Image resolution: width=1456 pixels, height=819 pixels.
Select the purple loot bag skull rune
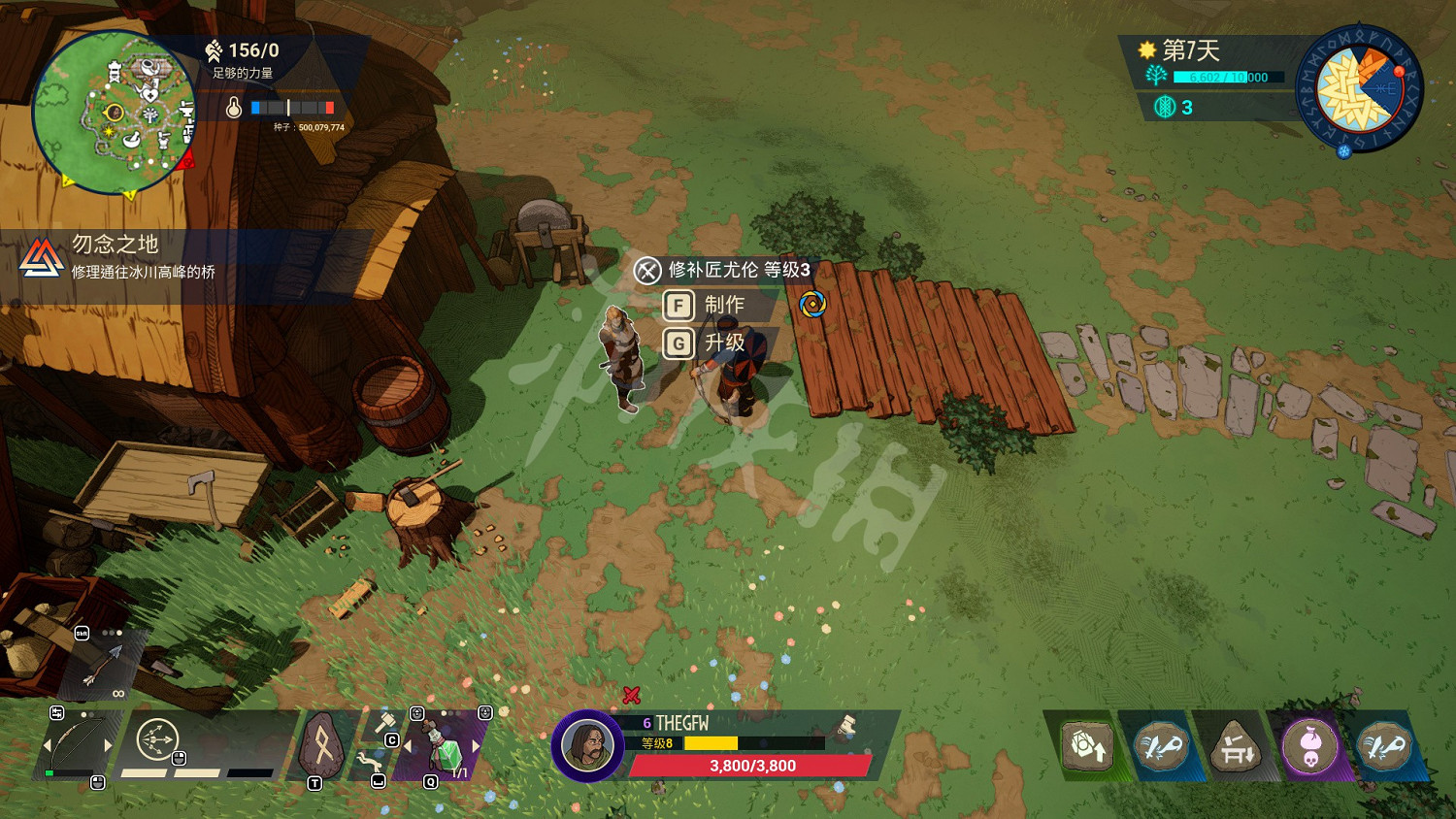click(x=1310, y=747)
